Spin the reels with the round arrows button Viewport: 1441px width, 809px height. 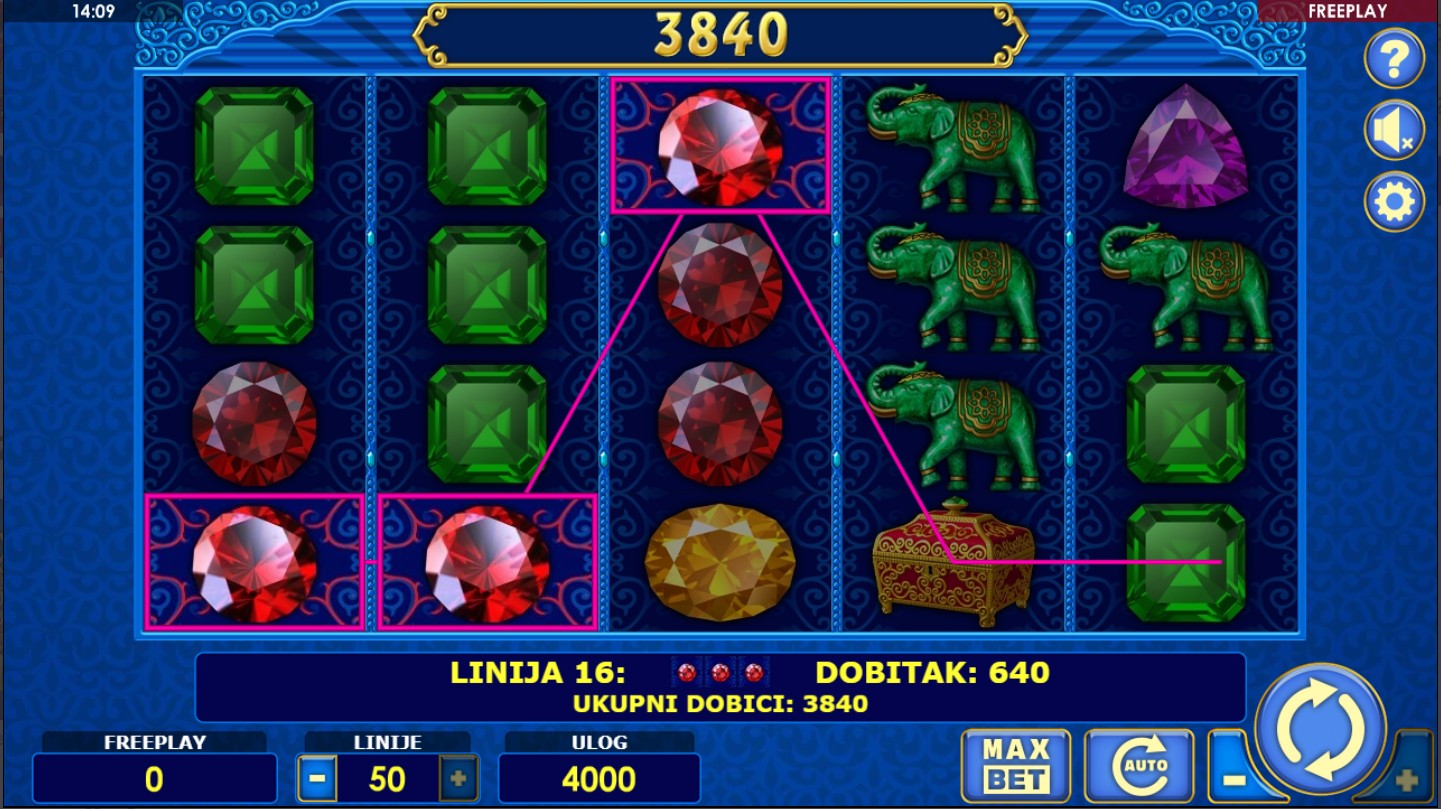point(1321,727)
